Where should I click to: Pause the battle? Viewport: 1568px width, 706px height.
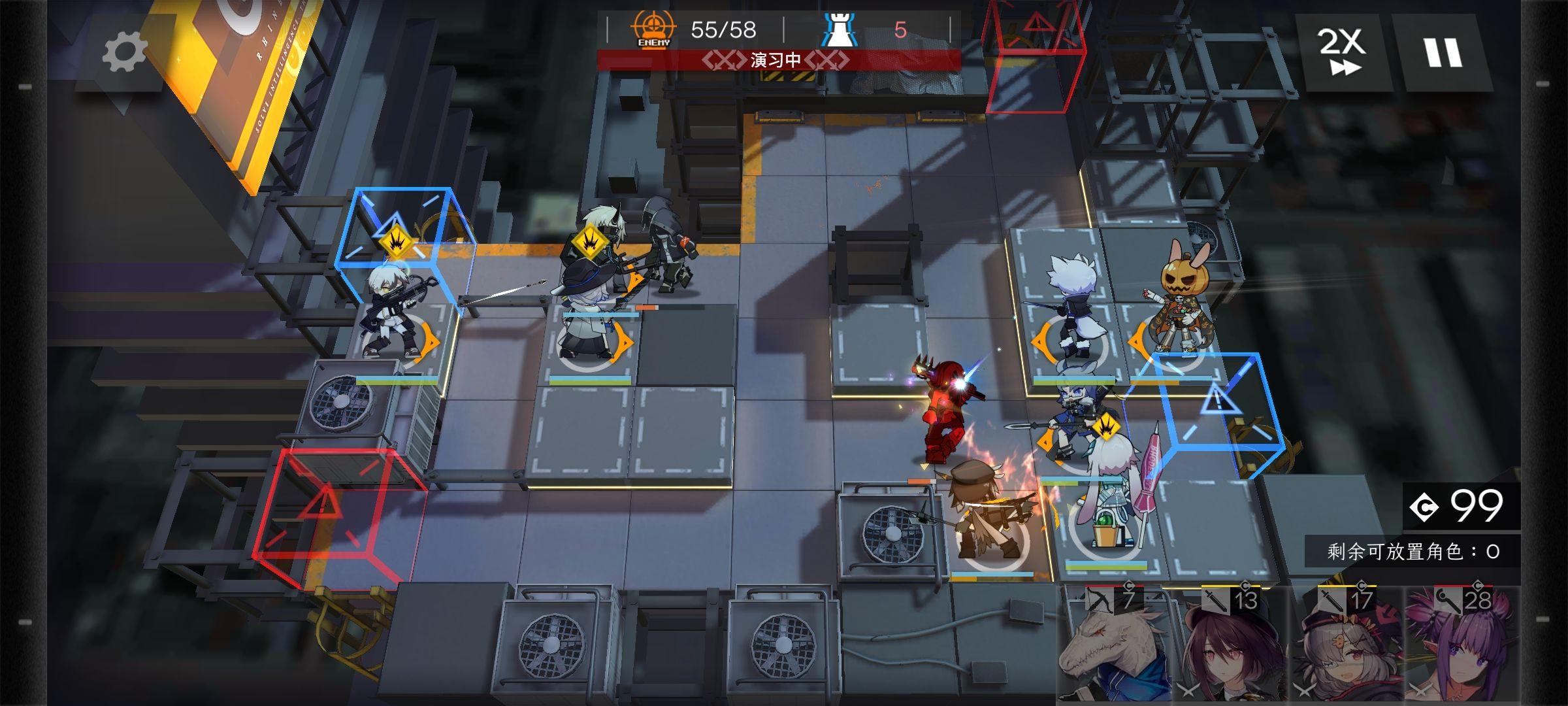1442,52
